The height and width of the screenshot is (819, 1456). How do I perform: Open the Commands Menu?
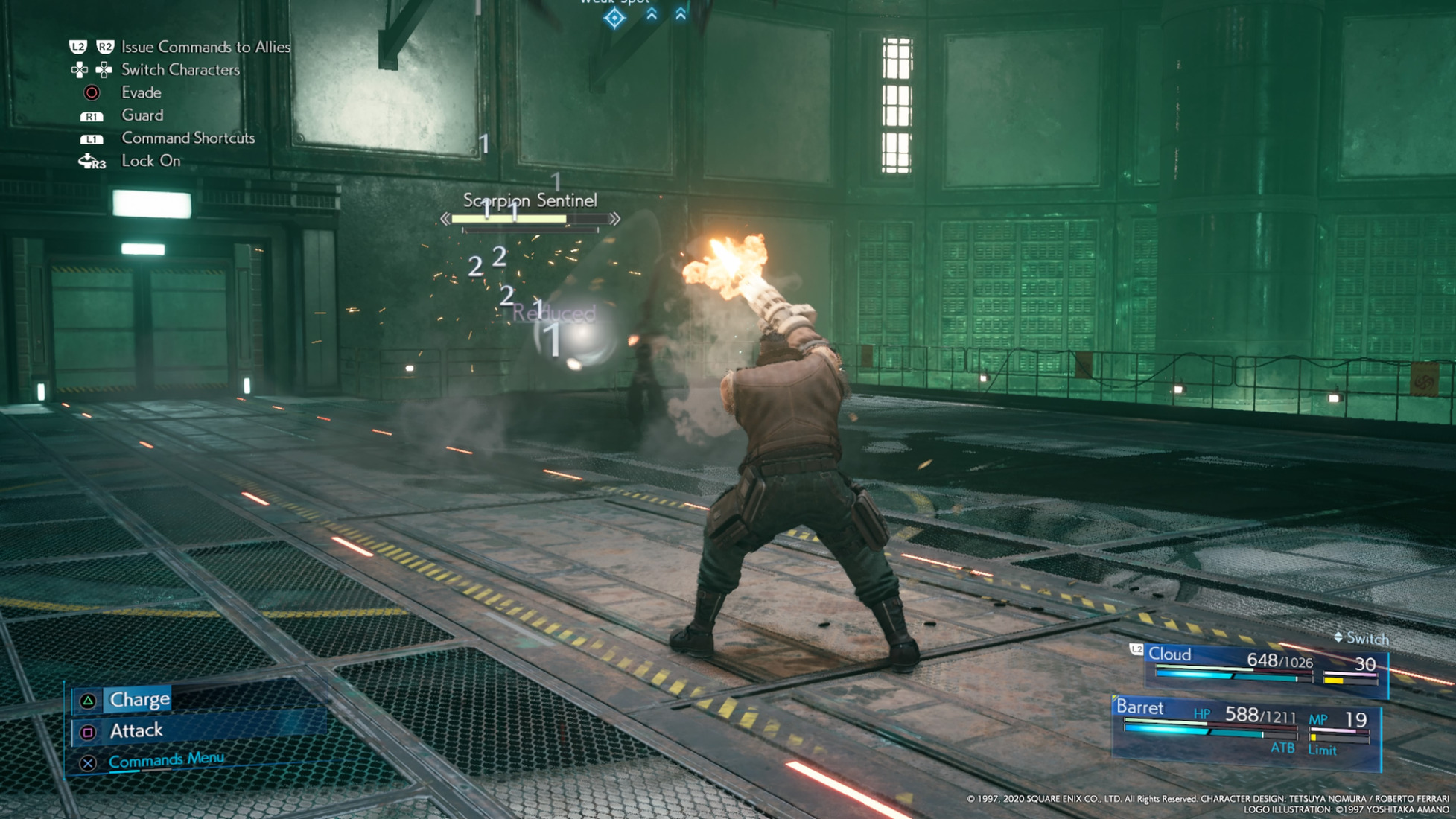coord(165,760)
